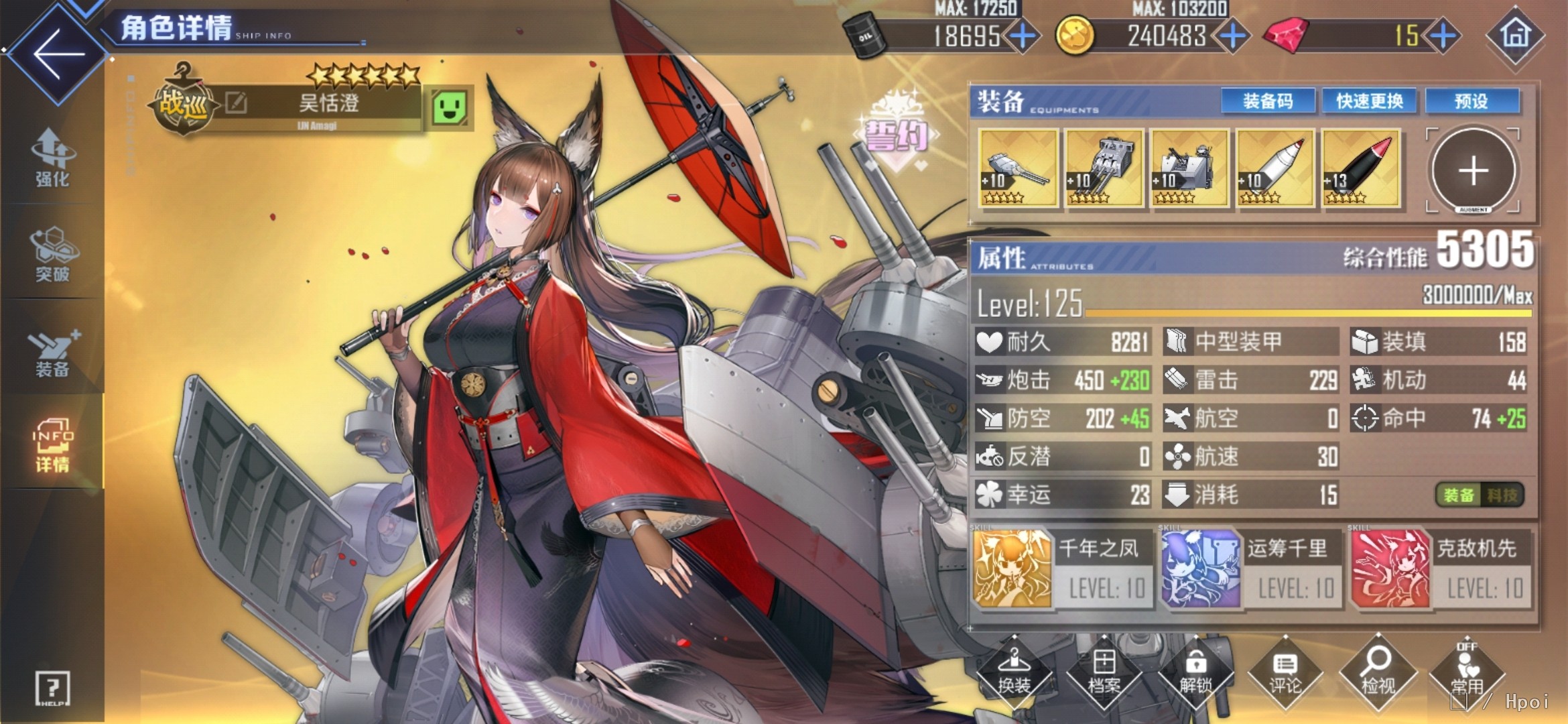Screen dimensions: 1568x724
Task: Open the 装备 gear tab in sidebar
Action: pyautogui.click(x=52, y=352)
